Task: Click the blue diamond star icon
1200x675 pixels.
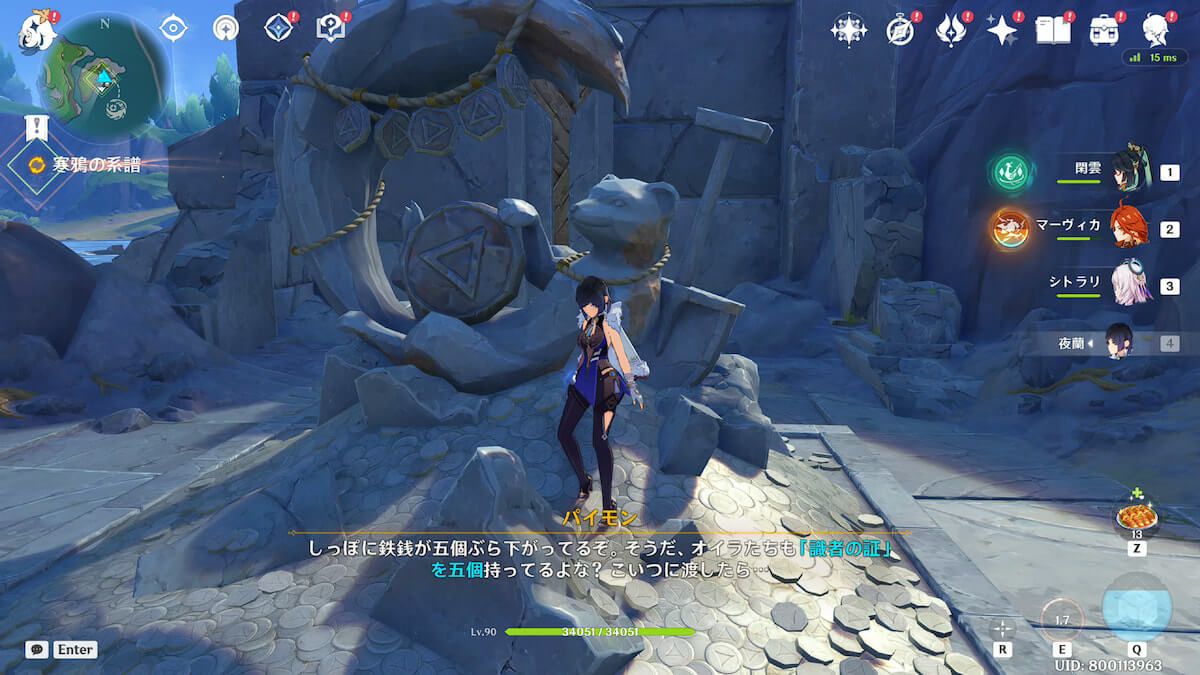Action: (x=278, y=28)
